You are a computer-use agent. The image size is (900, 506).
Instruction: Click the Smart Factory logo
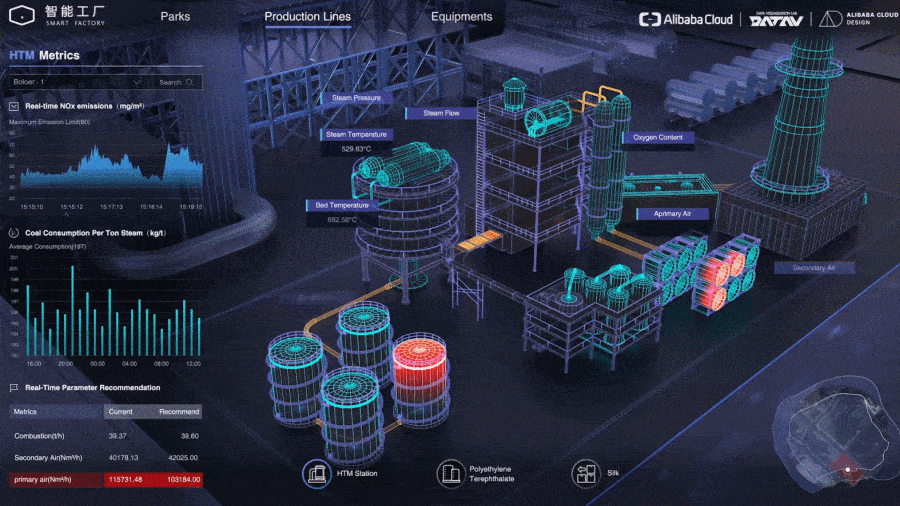tap(62, 17)
